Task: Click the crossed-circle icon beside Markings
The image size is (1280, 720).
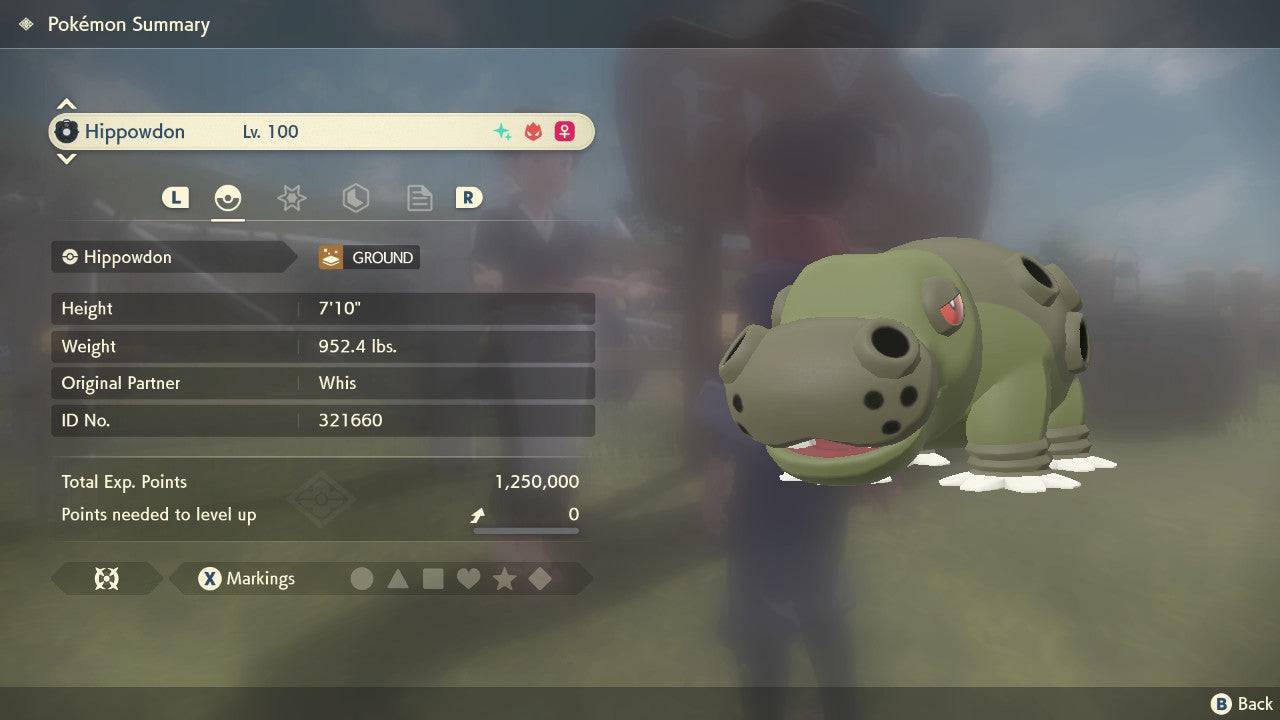Action: tap(106, 579)
